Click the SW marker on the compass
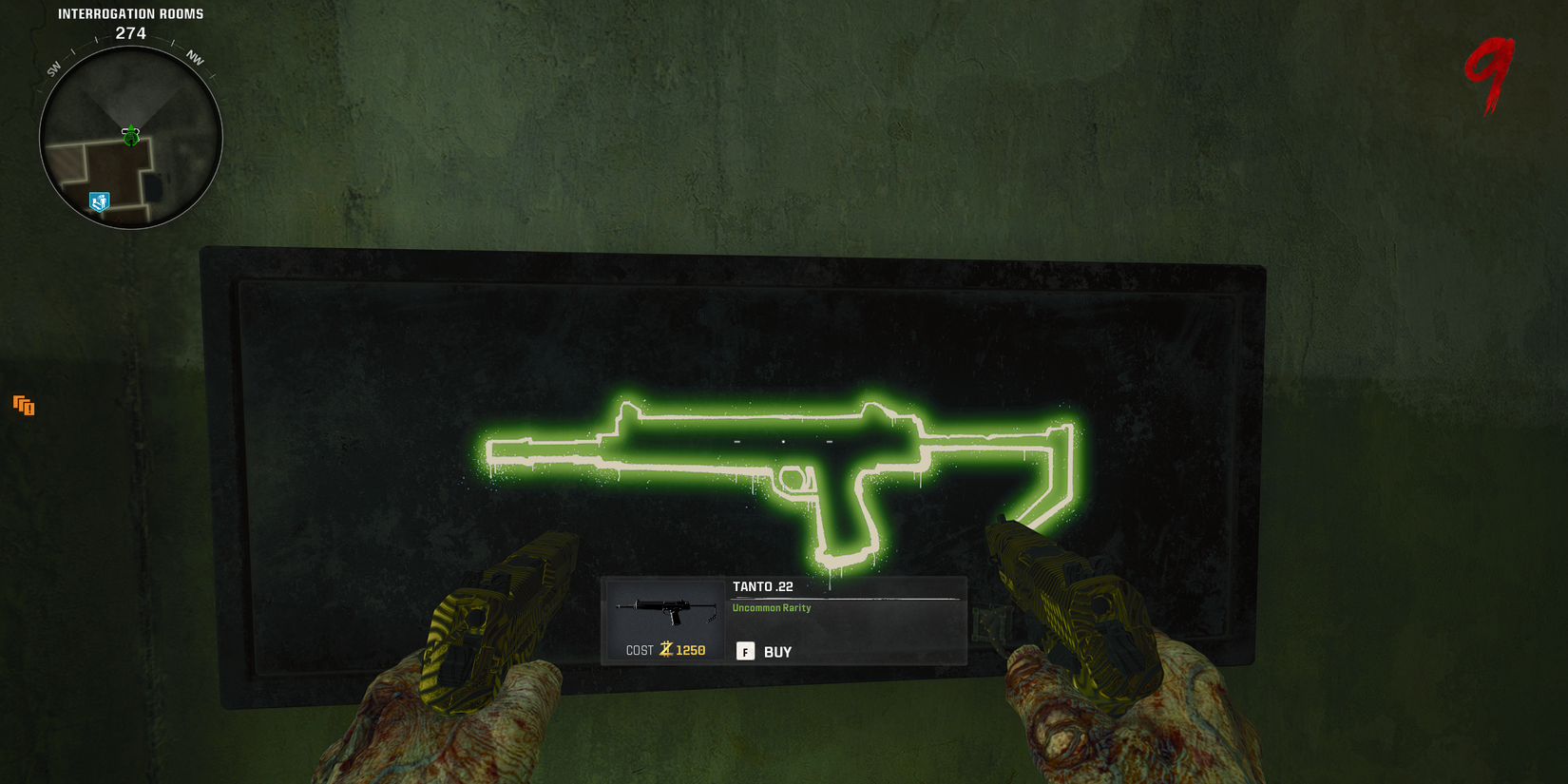 52,68
